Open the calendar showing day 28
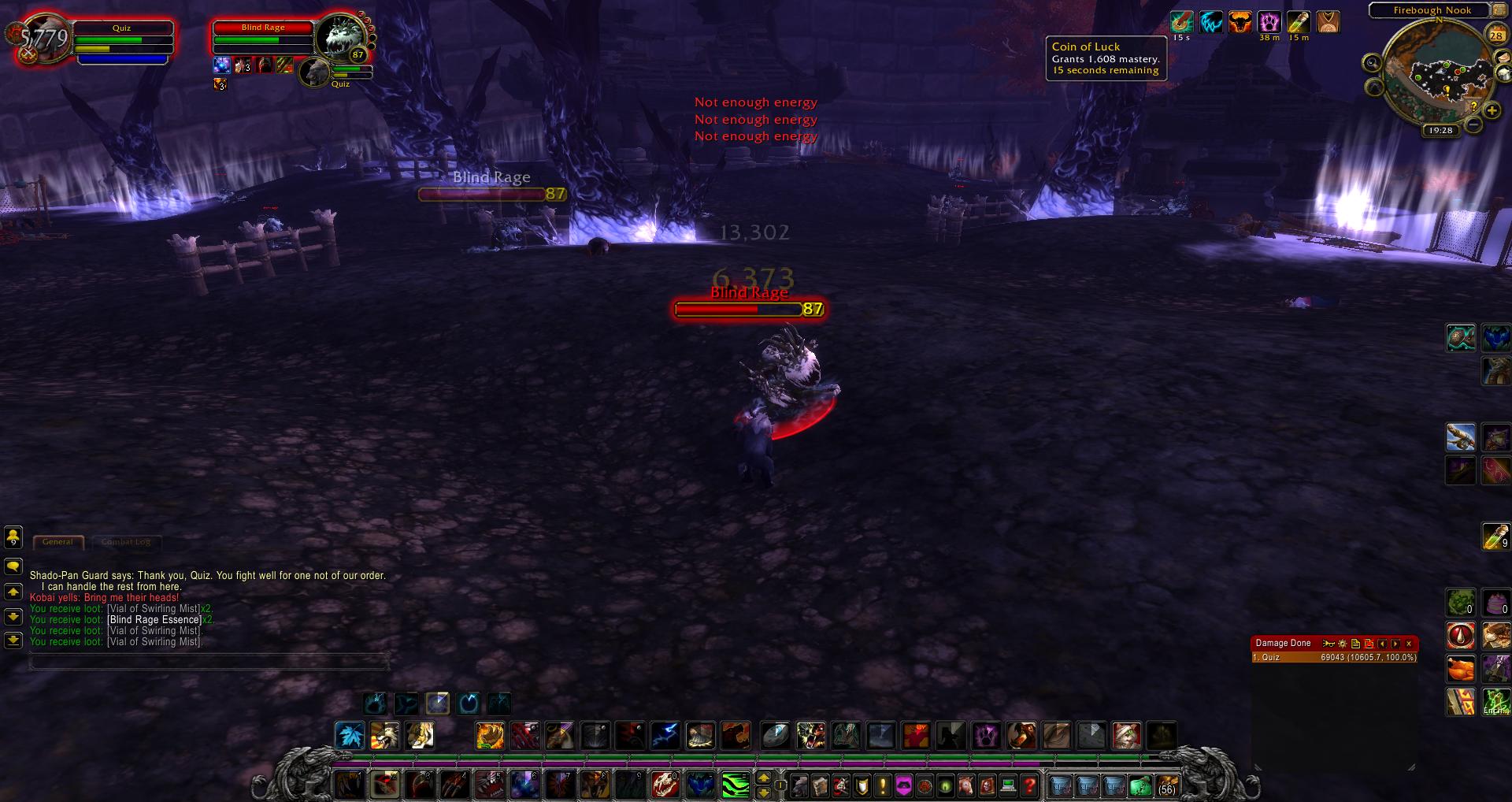 click(1495, 35)
